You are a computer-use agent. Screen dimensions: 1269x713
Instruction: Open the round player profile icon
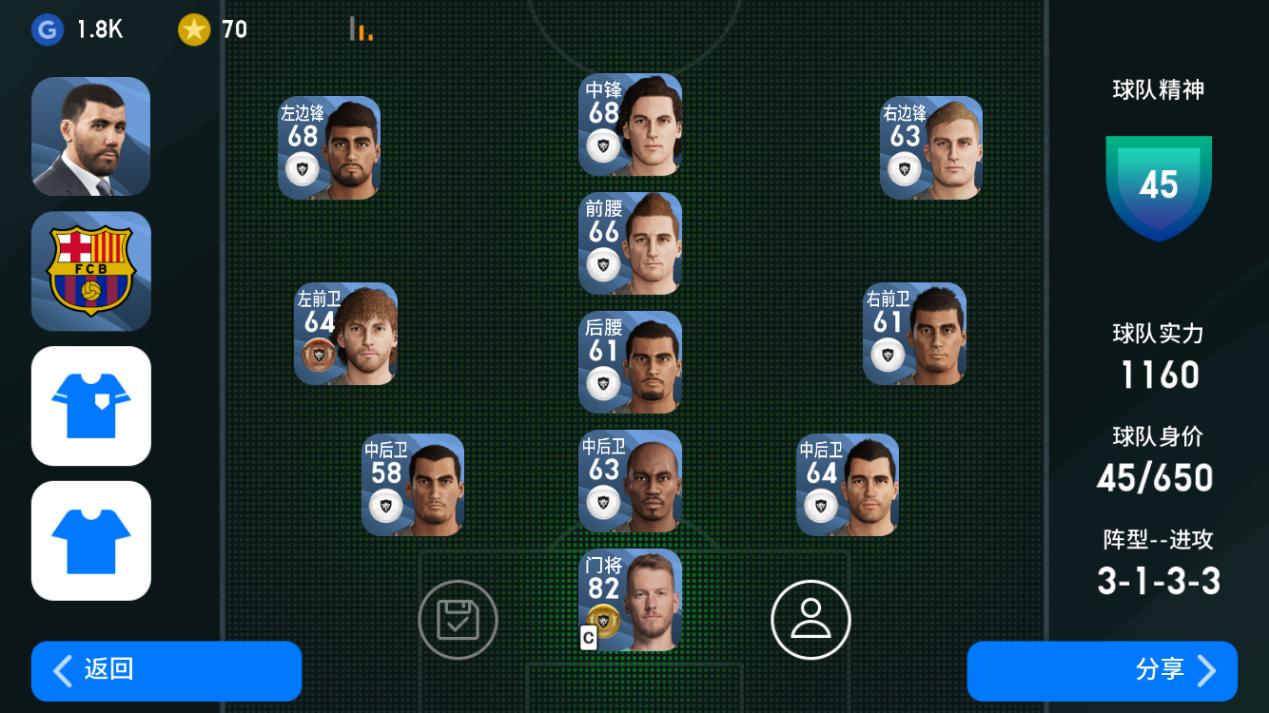(x=810, y=620)
